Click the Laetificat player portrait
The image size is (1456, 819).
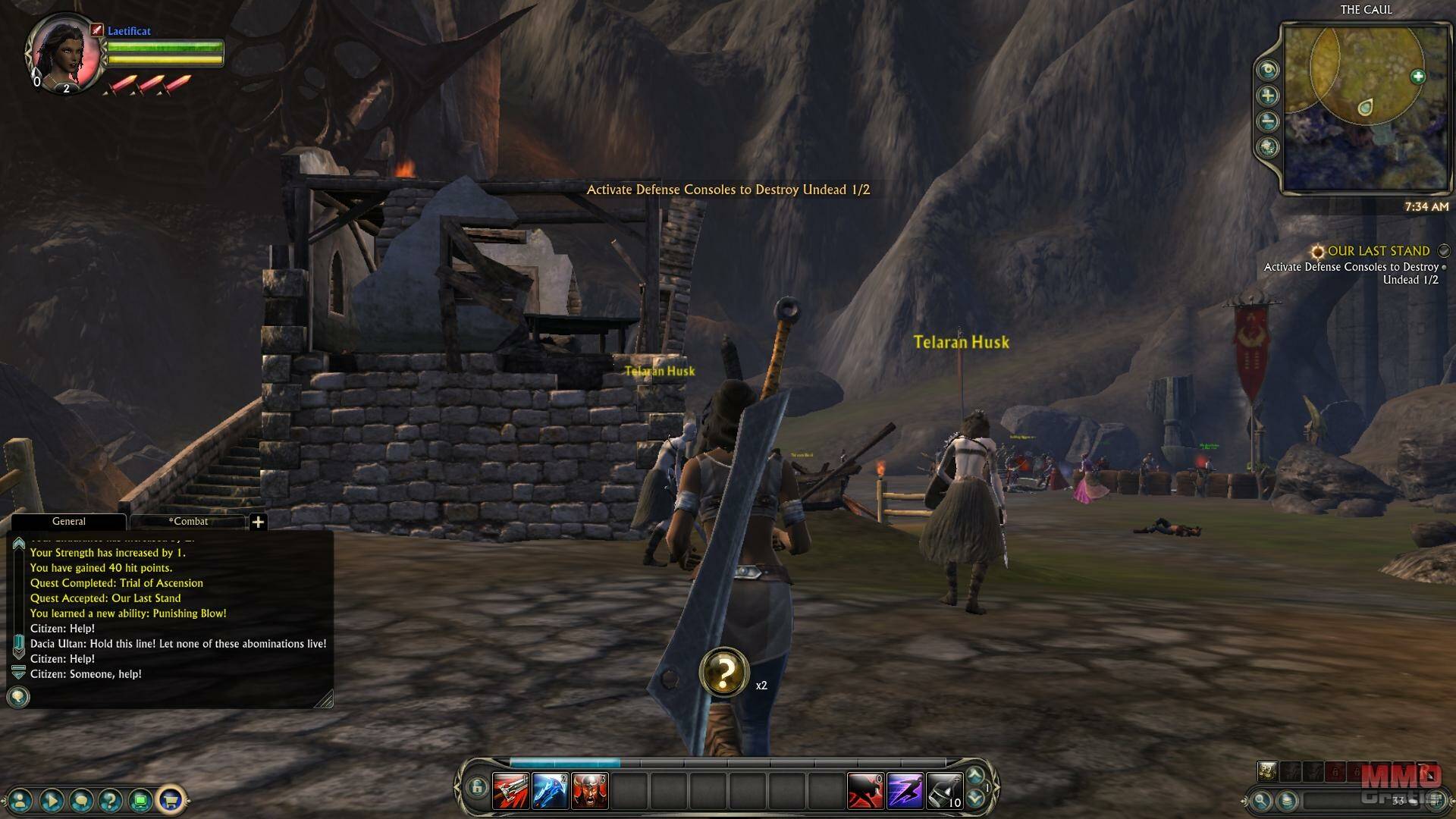(x=63, y=52)
